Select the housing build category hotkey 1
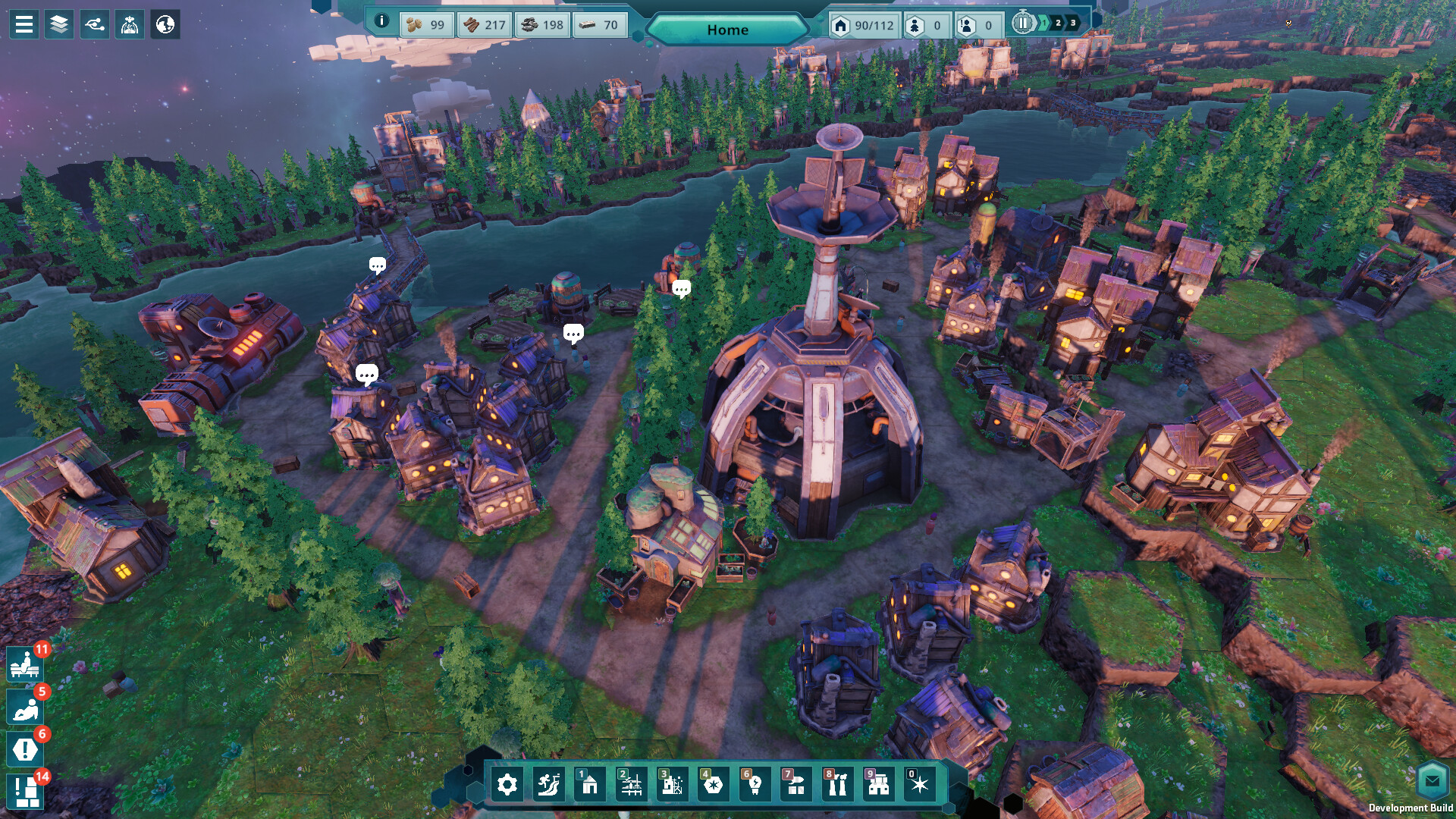 point(588,786)
